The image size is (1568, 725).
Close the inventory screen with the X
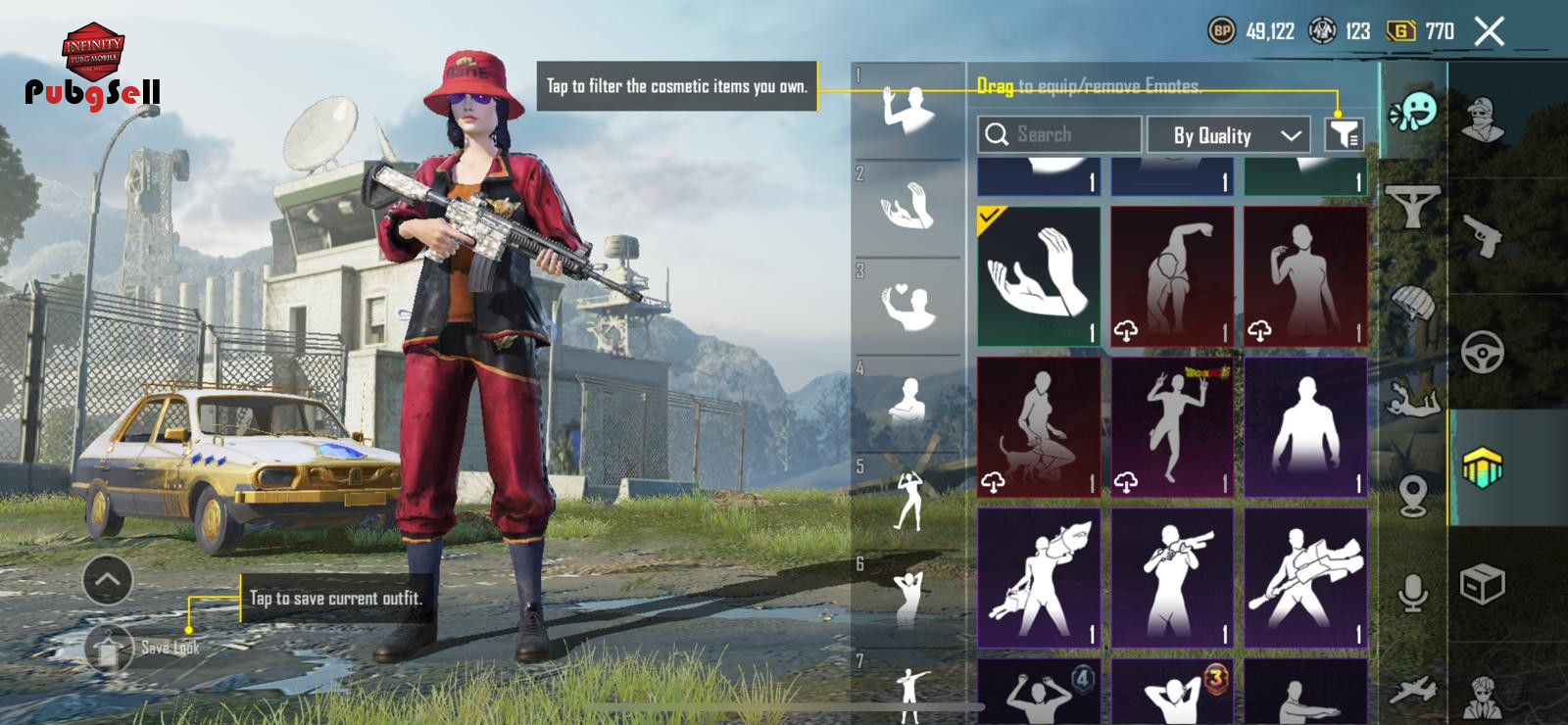tap(1489, 31)
